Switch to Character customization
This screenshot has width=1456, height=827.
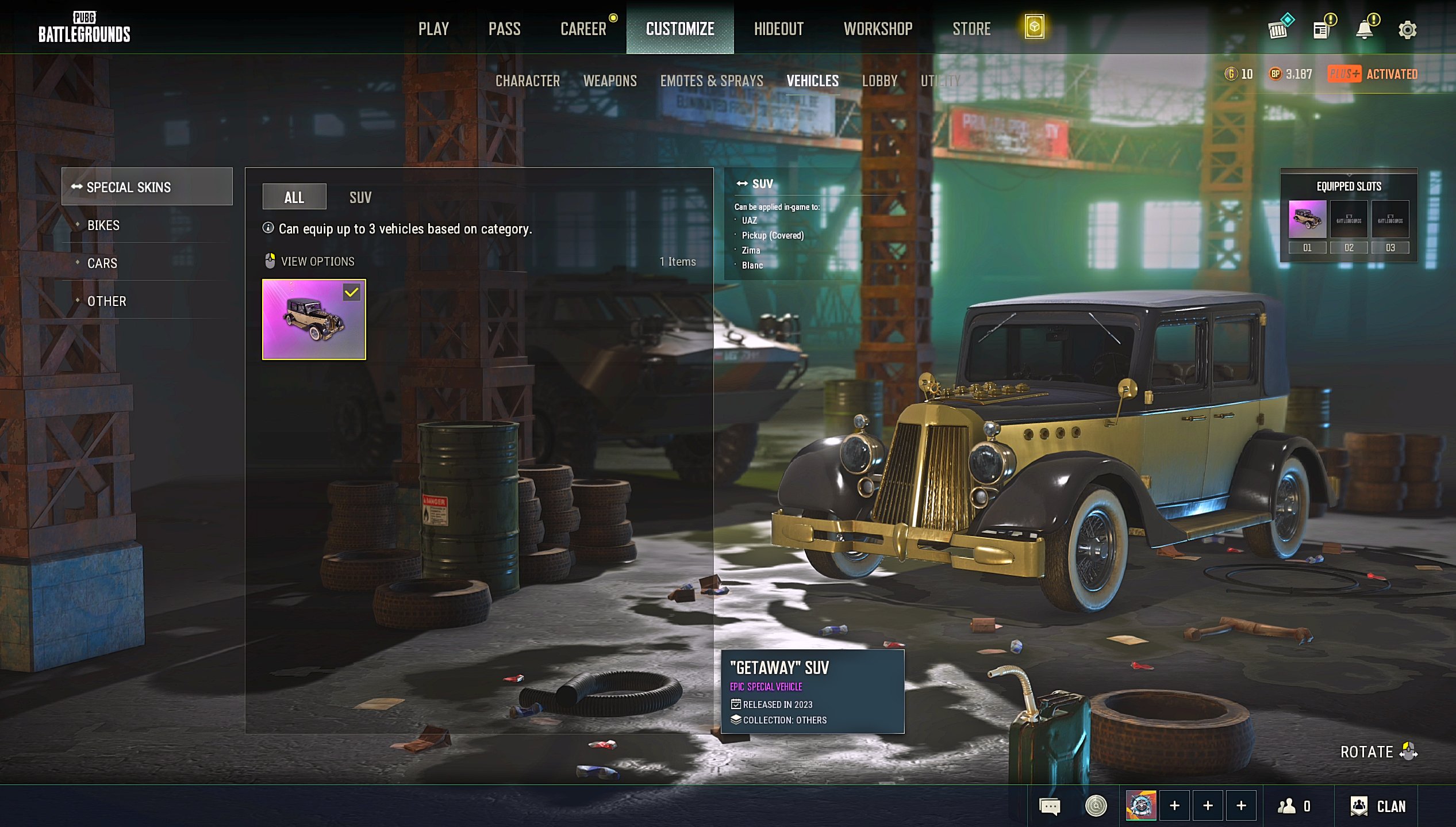pos(527,81)
